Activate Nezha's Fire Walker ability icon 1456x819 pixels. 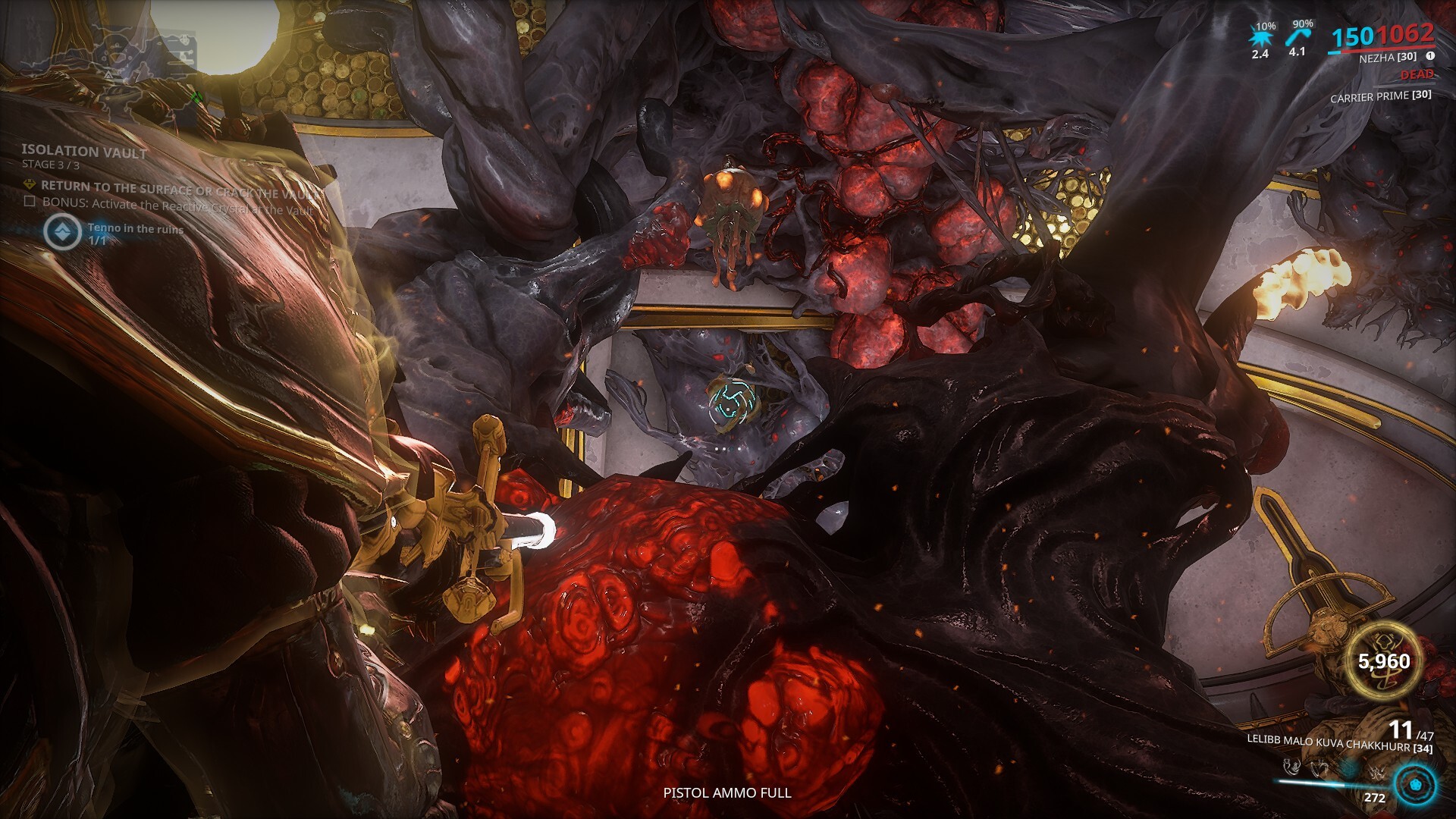pyautogui.click(x=1293, y=769)
